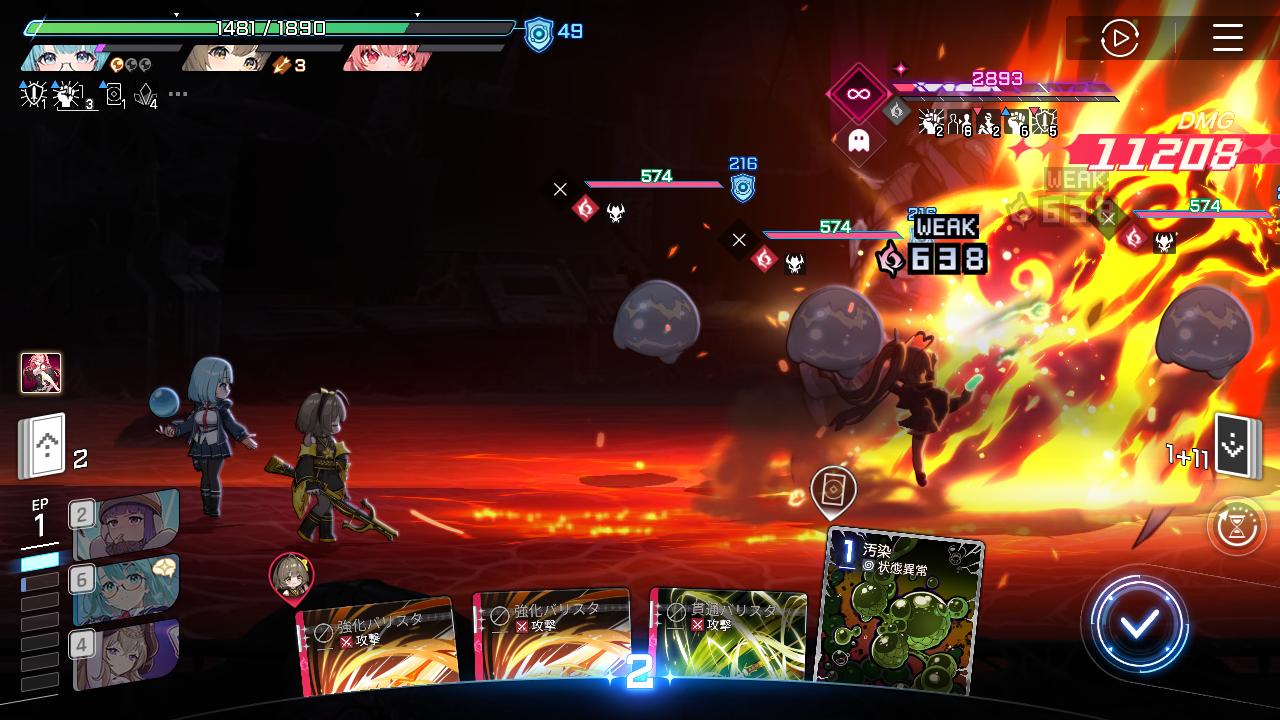This screenshot has height=720, width=1280.
Task: Click the pink-haired character skill portrait
Action: coord(41,372)
